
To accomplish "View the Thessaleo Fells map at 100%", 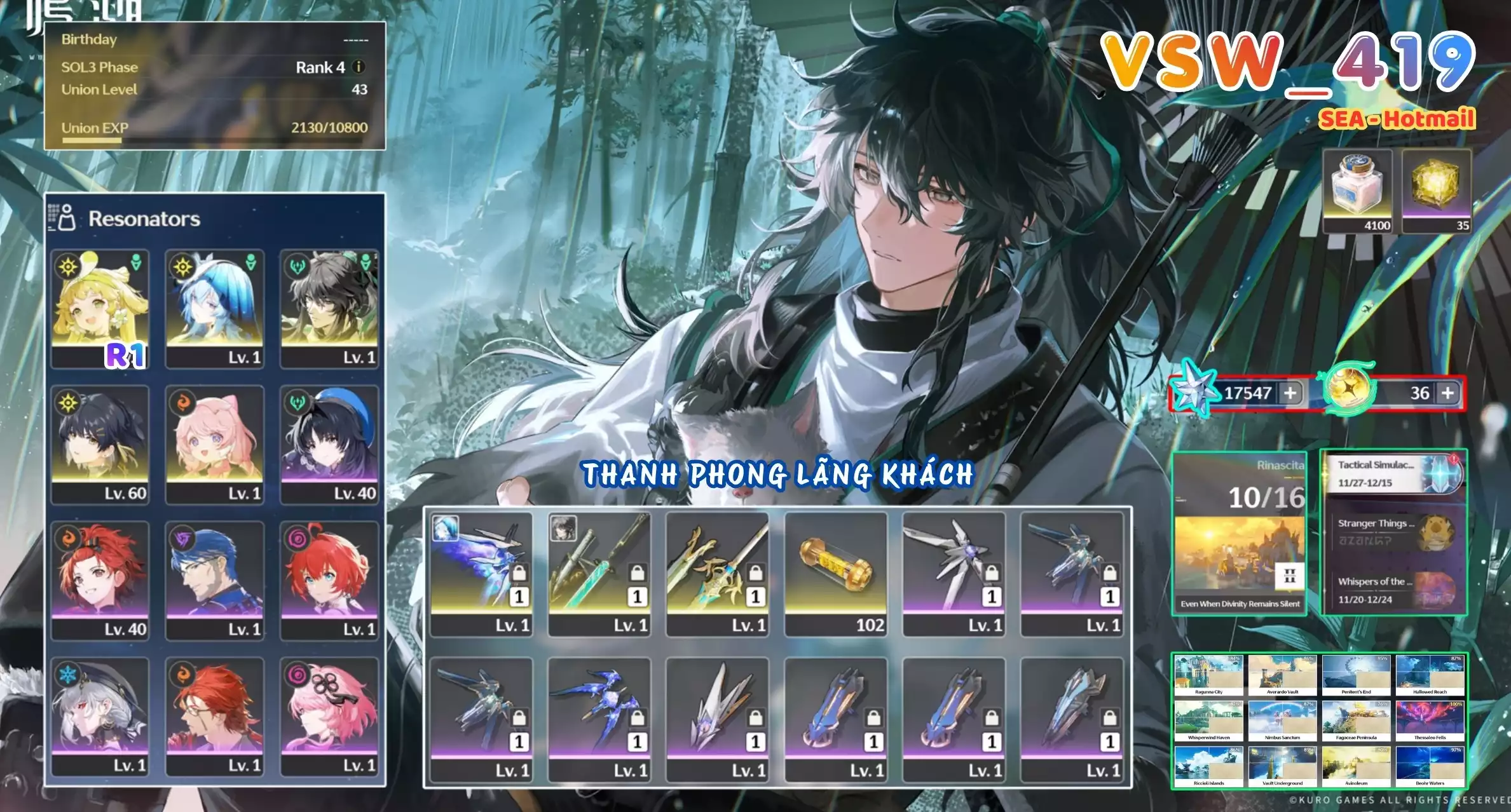I will click(1430, 719).
